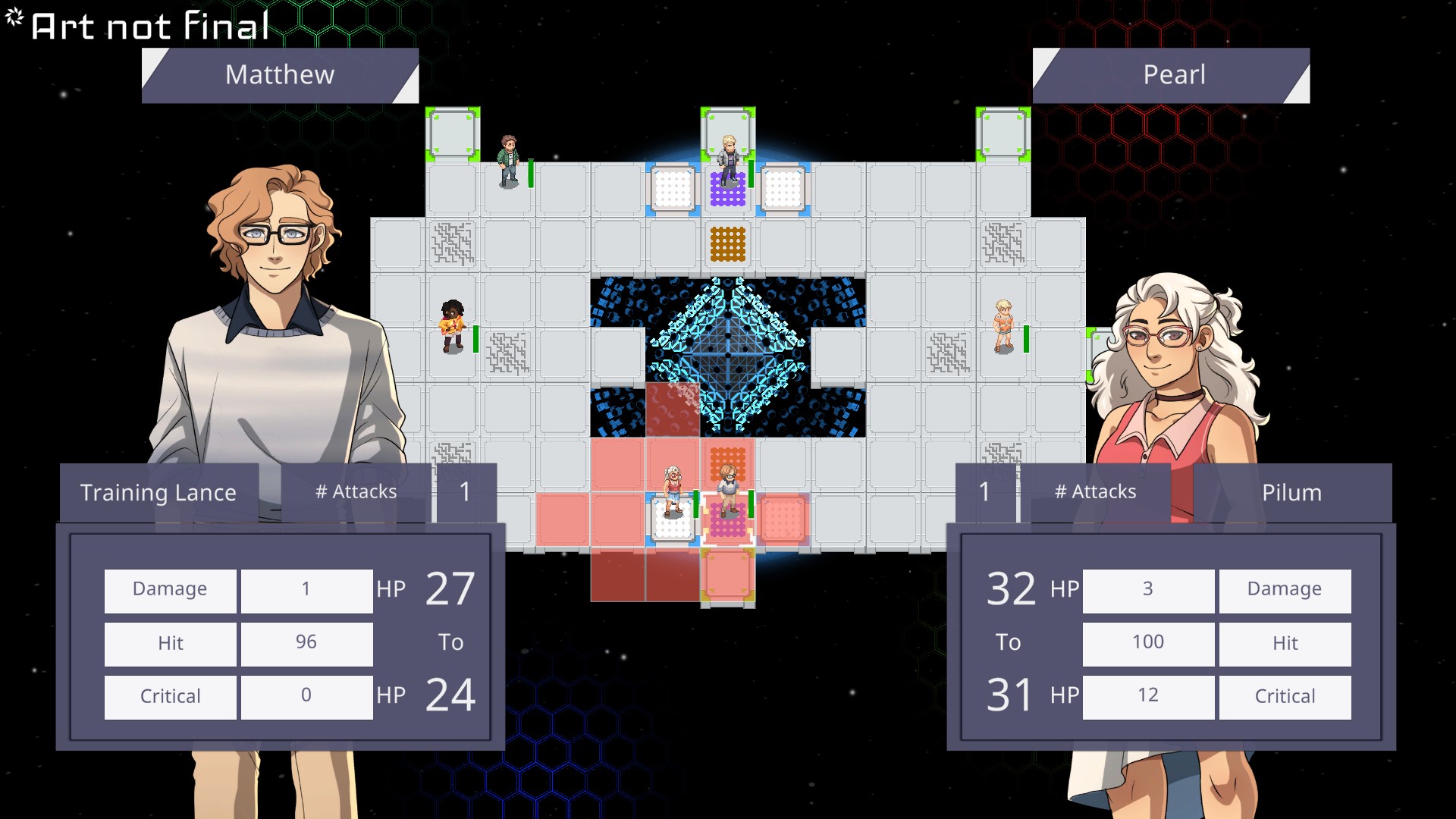Click Pearl's Critical value showing 12
The image size is (1456, 819).
[x=1147, y=695]
